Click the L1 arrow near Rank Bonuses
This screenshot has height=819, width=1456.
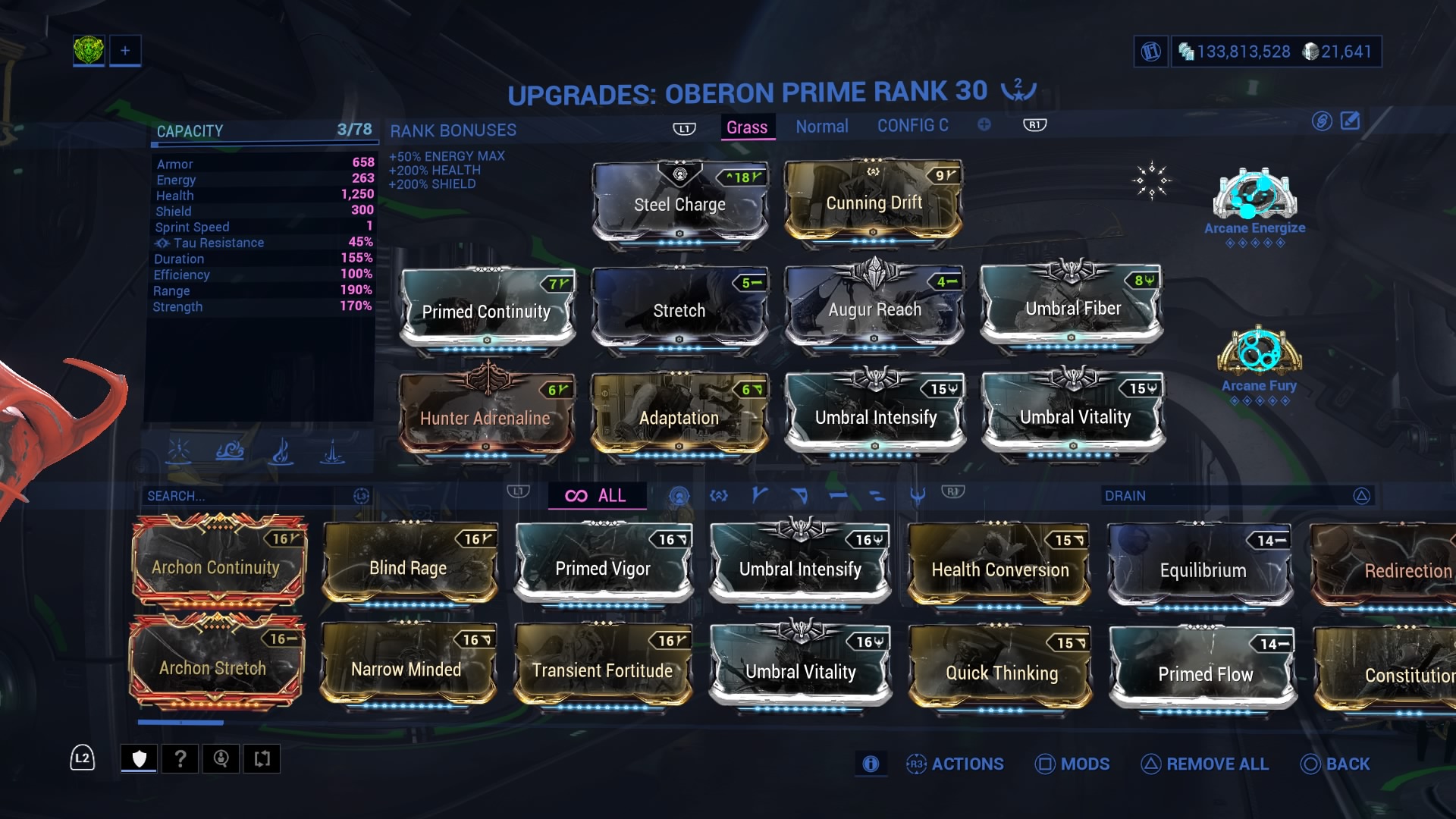click(x=683, y=127)
